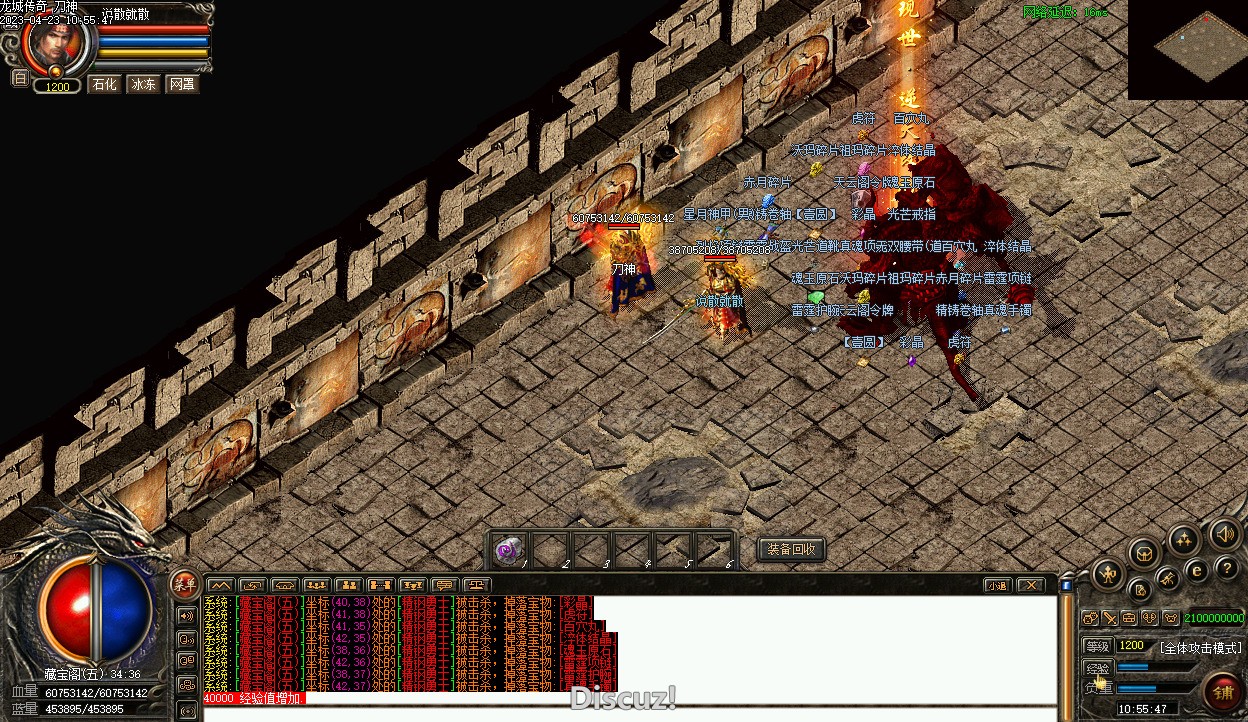Open the three-sparkle skills icon
This screenshot has width=1248, height=722.
(x=1184, y=541)
